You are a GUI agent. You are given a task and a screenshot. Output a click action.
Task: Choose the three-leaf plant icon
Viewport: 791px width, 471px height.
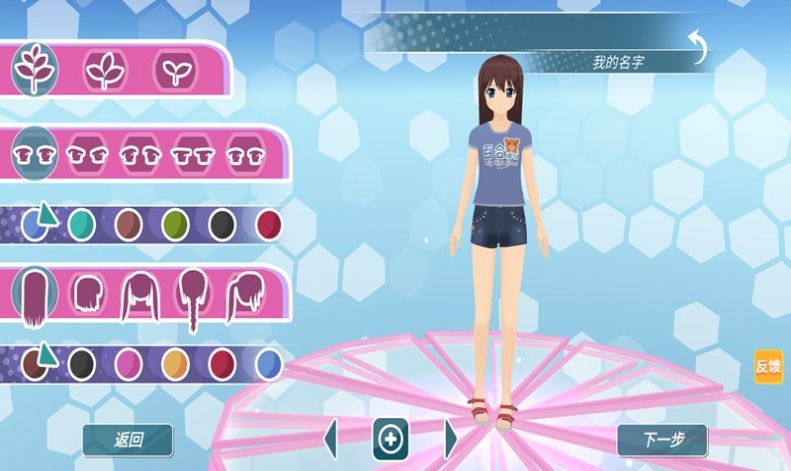pyautogui.click(x=104, y=70)
